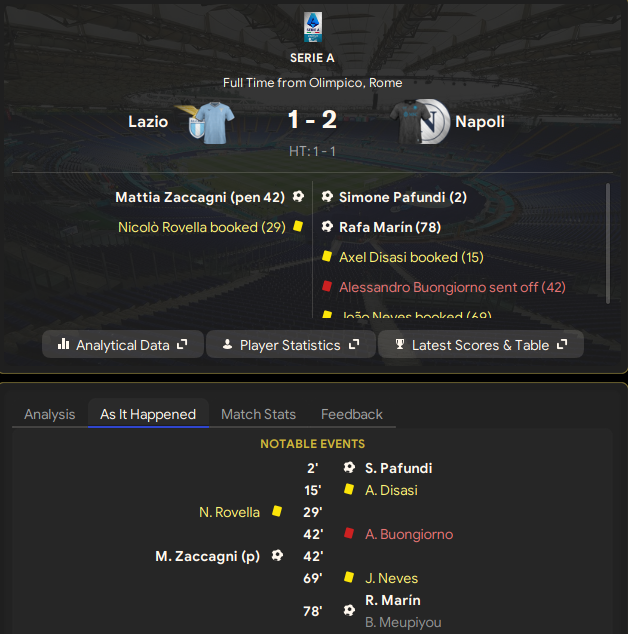Viewport: 628px width, 634px height.
Task: Show Latest Scores & Table
Action: 481,345
